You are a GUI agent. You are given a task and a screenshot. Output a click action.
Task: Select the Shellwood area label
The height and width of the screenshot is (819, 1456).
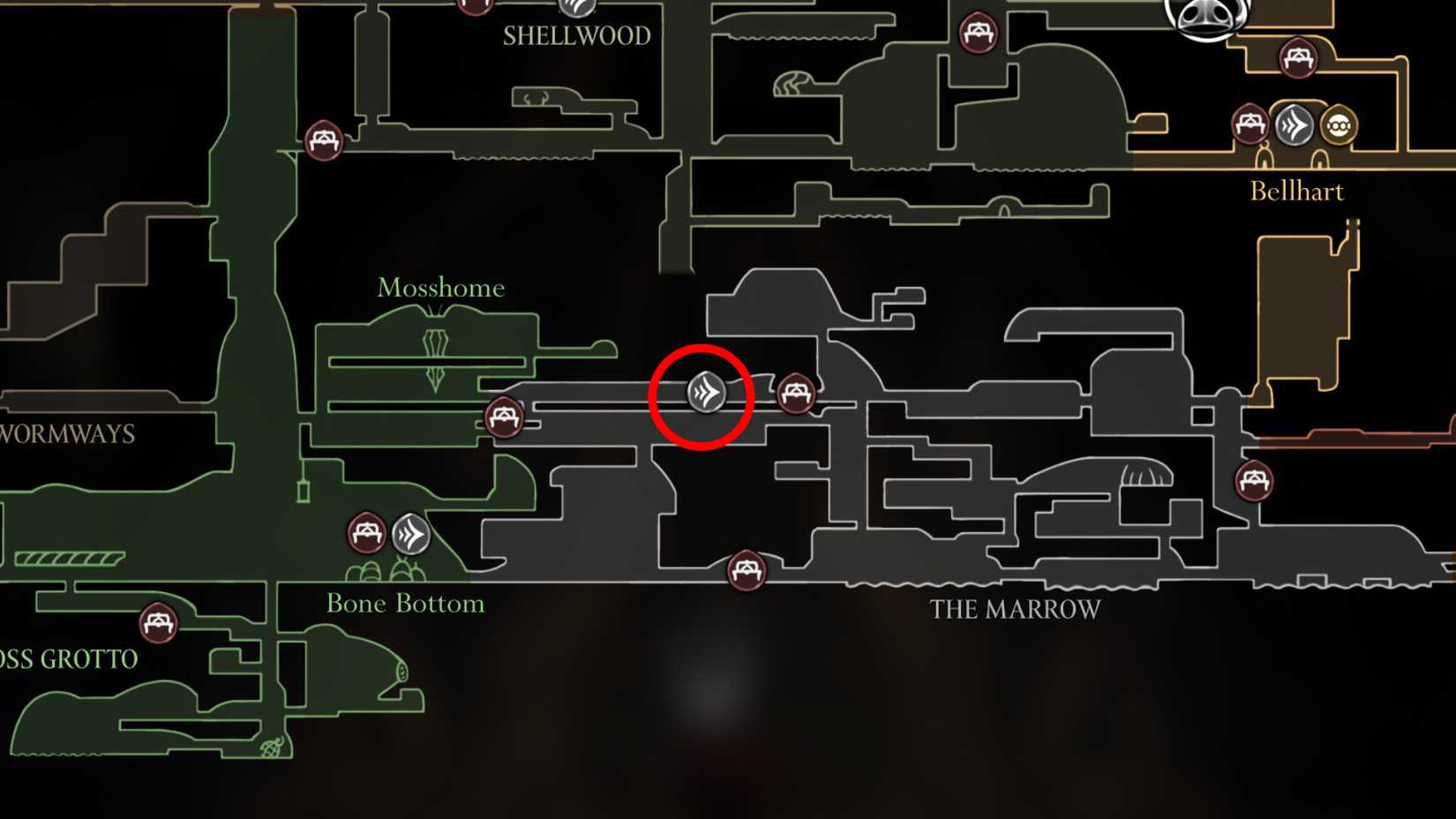click(576, 37)
